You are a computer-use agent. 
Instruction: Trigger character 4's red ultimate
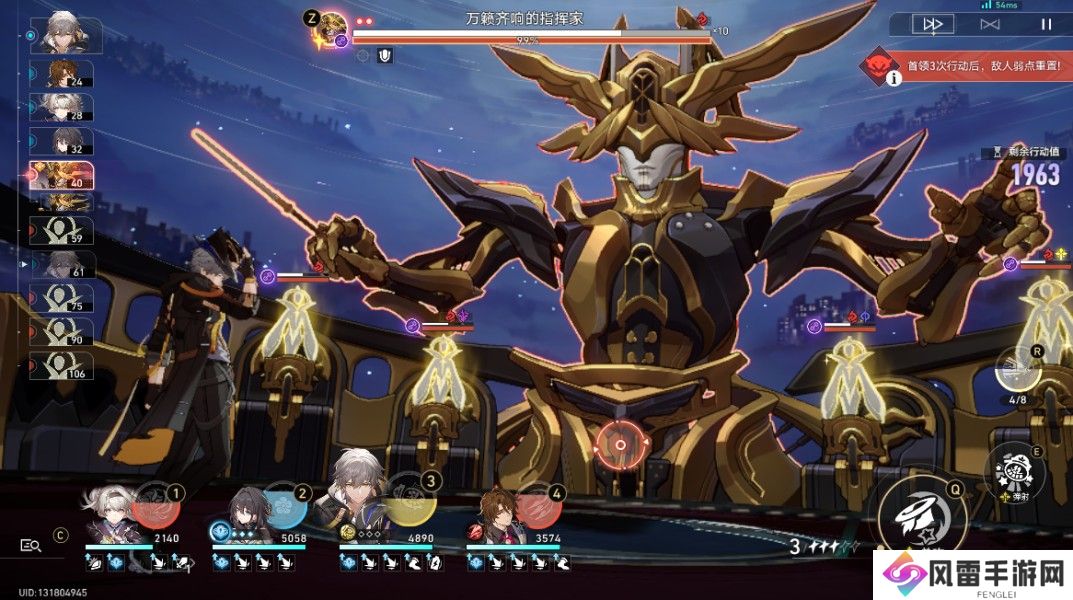click(x=537, y=506)
